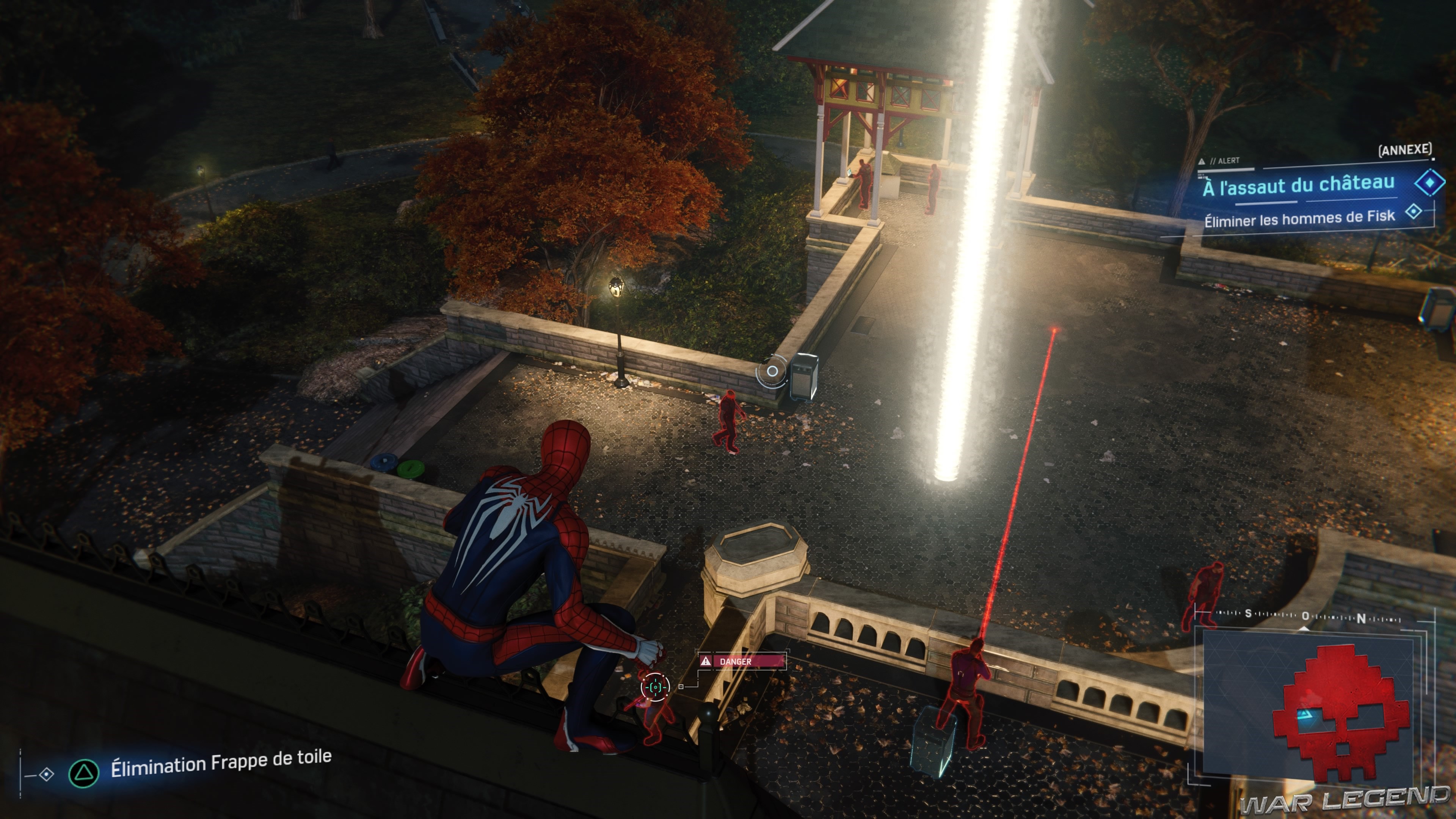Select the red DANGER warning tag
The image size is (1456, 819).
pos(742,661)
